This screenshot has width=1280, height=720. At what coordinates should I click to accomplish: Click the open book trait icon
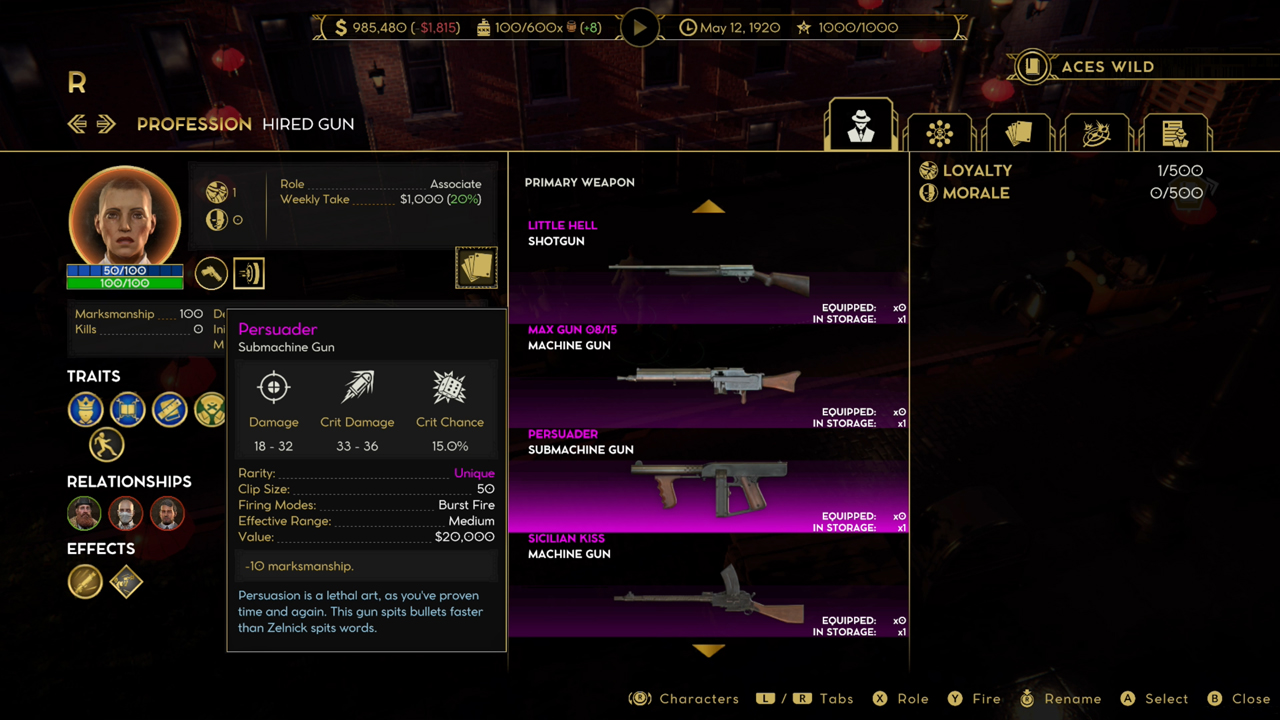(x=127, y=410)
